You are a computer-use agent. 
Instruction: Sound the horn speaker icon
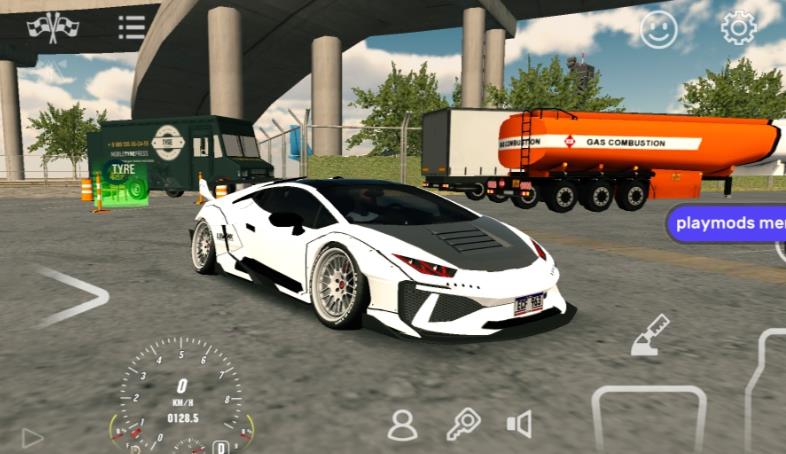pyautogui.click(x=519, y=425)
